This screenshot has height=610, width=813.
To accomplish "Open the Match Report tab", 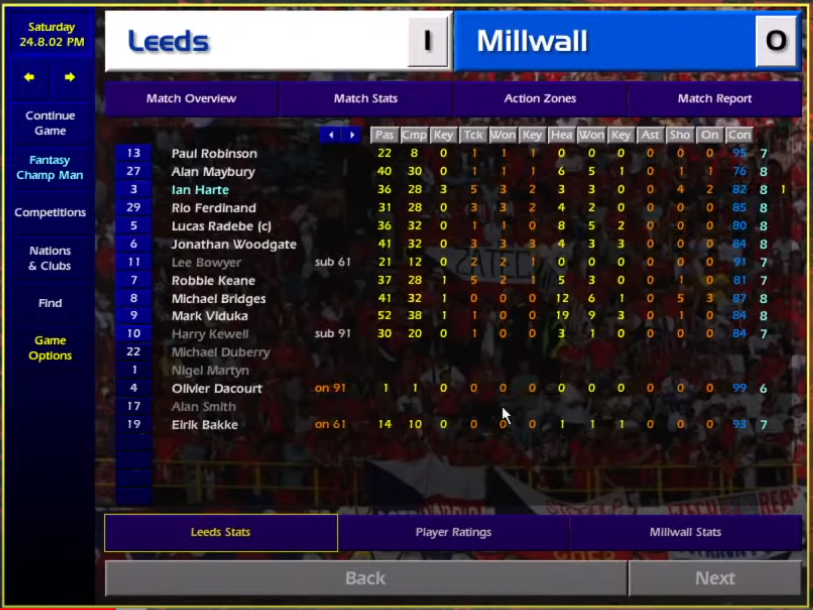I will pos(714,99).
